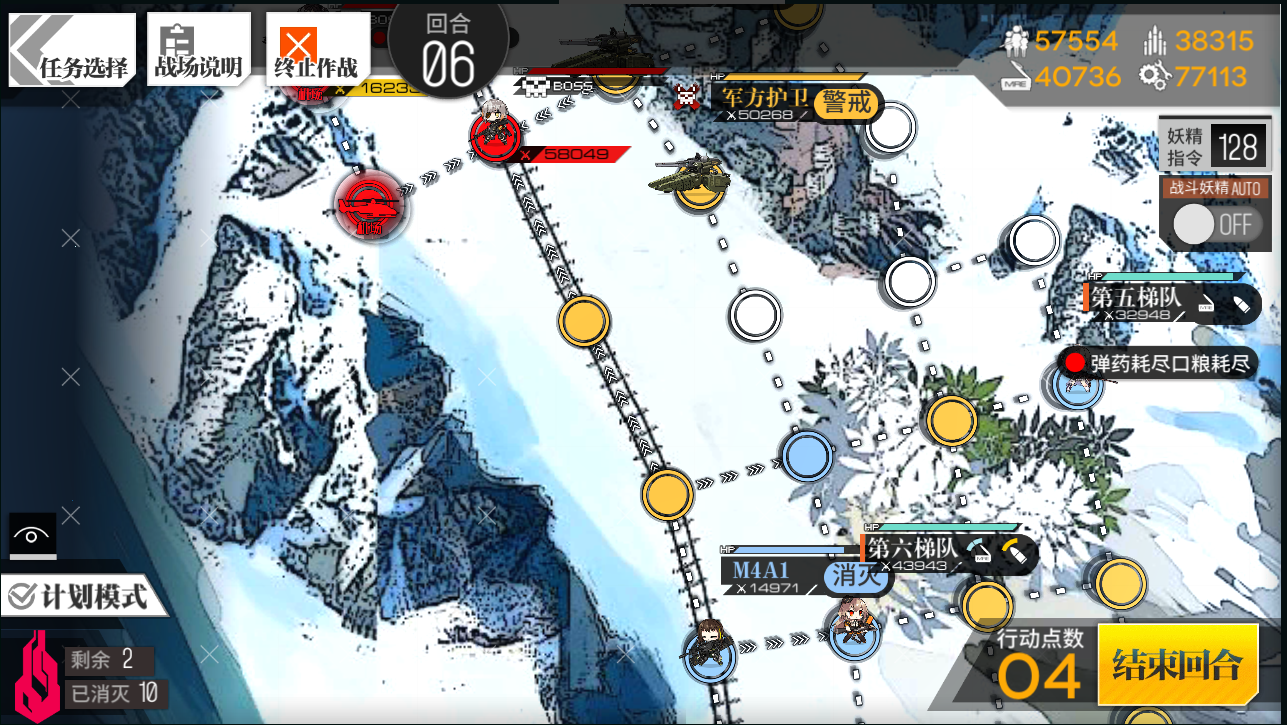Select the 第五梯队 echelon label
The width and height of the screenshot is (1287, 725).
pos(1136,297)
